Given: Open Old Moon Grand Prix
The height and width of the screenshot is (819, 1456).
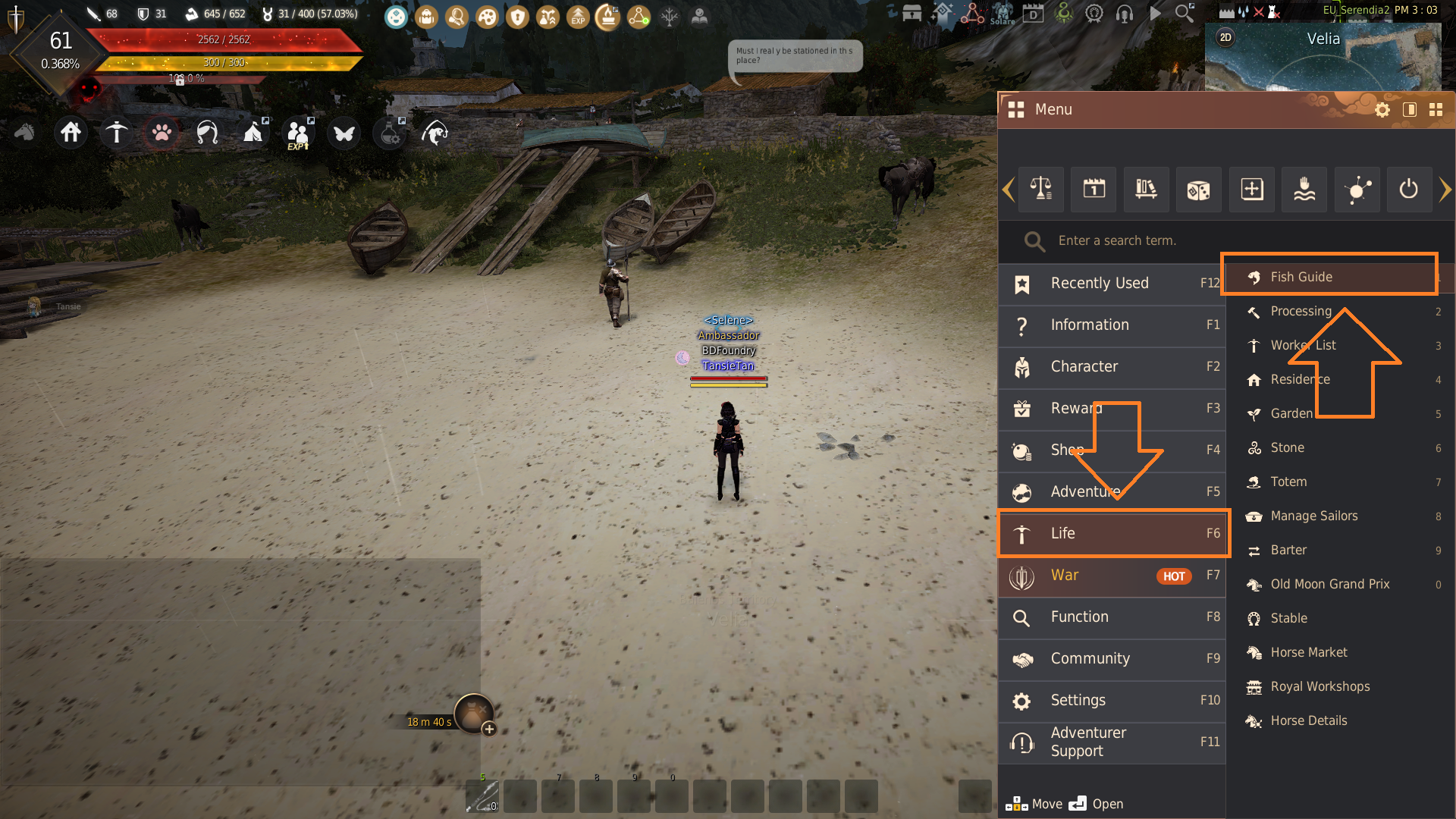Looking at the screenshot, I should 1329,584.
